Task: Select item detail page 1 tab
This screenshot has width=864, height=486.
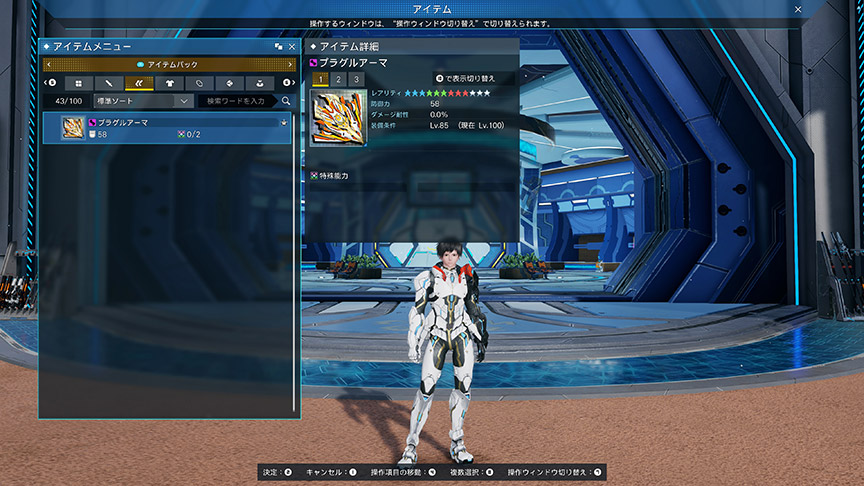Action: pos(320,79)
